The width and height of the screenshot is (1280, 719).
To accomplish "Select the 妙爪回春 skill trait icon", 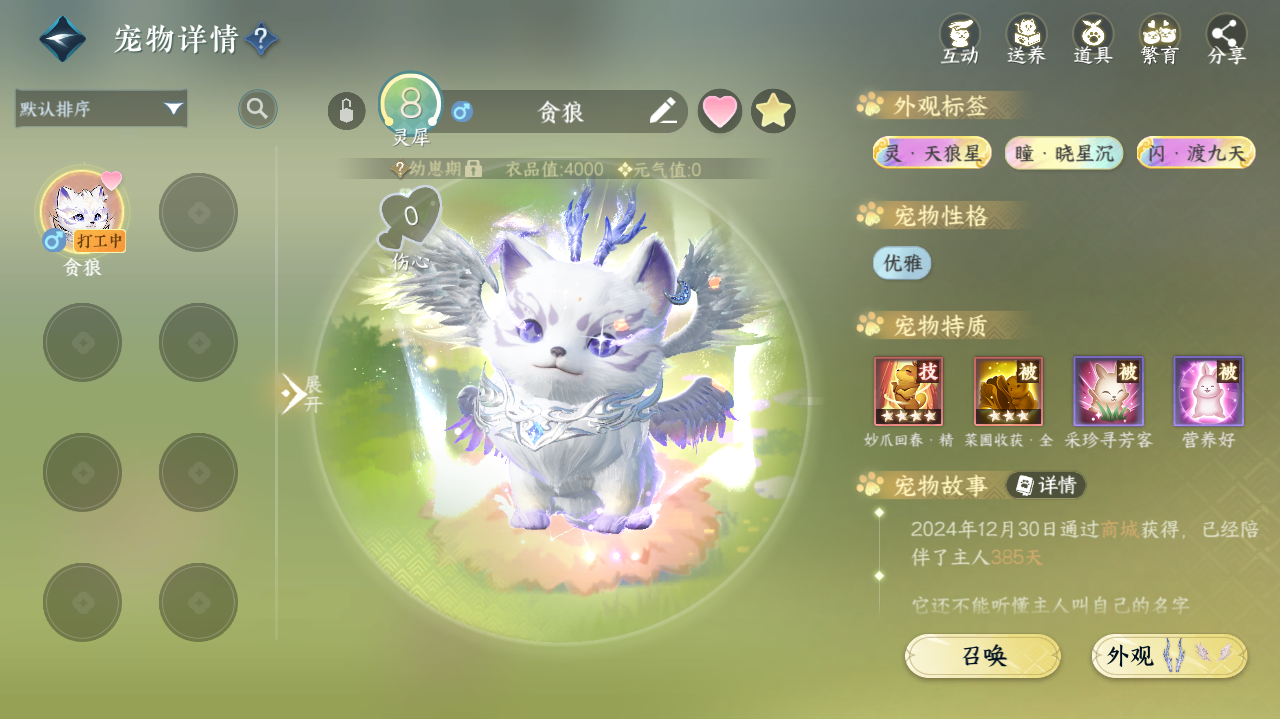I will [x=908, y=391].
